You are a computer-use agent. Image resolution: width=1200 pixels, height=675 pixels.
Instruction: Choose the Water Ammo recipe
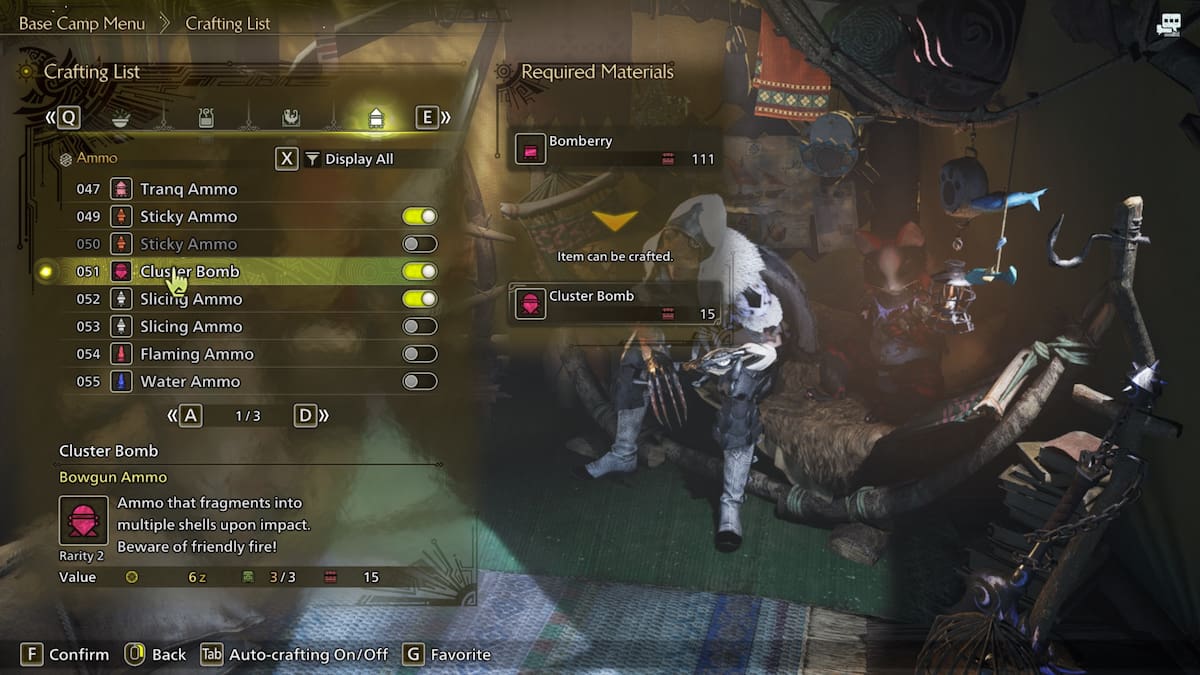point(190,381)
